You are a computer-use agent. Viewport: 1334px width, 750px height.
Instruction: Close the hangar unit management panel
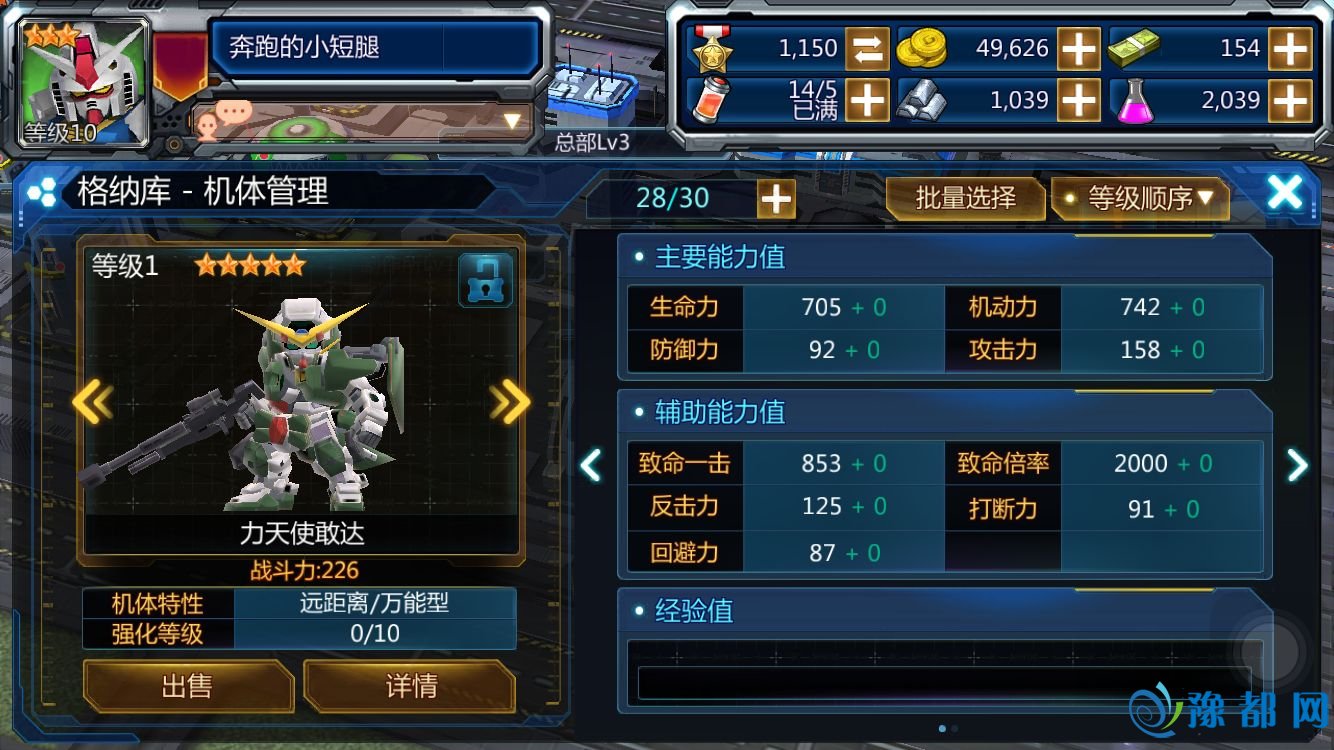pyautogui.click(x=1284, y=193)
